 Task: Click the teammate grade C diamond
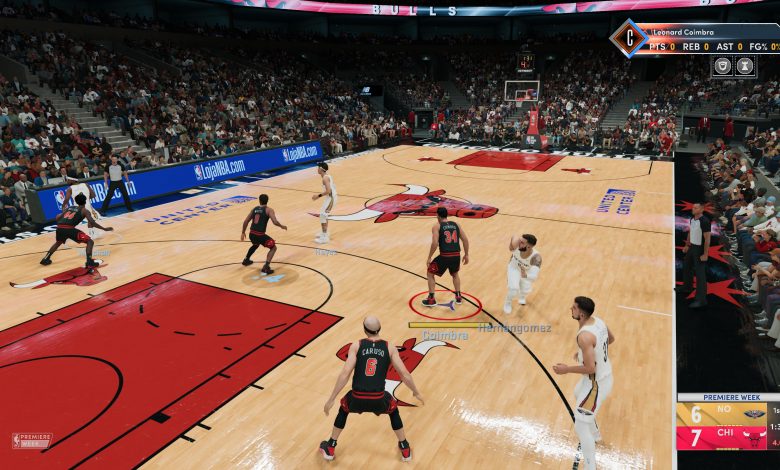coord(629,38)
